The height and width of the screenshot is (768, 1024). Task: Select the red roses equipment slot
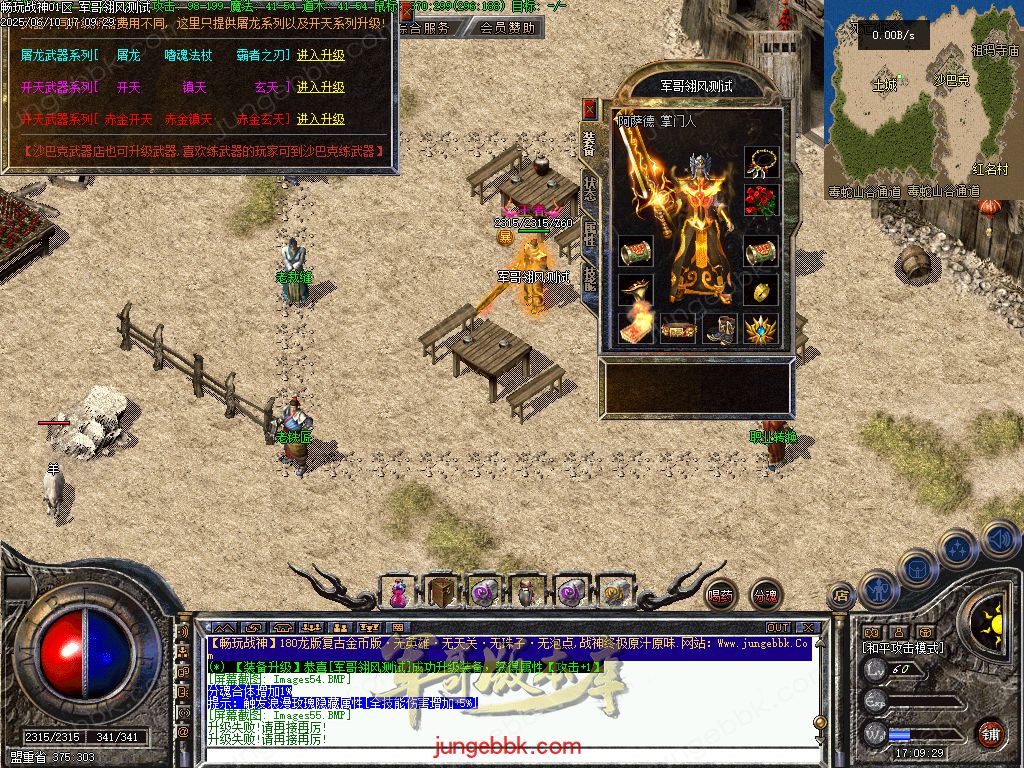click(x=761, y=201)
